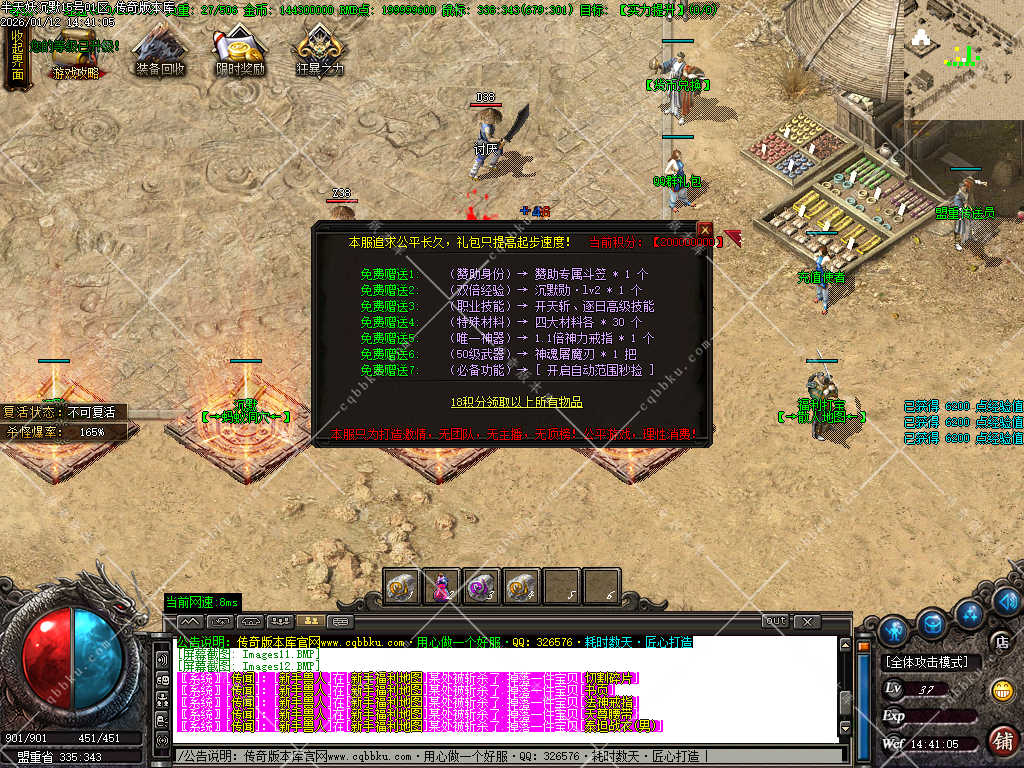
Task: Click the OUT button above the chat
Action: coord(776,621)
